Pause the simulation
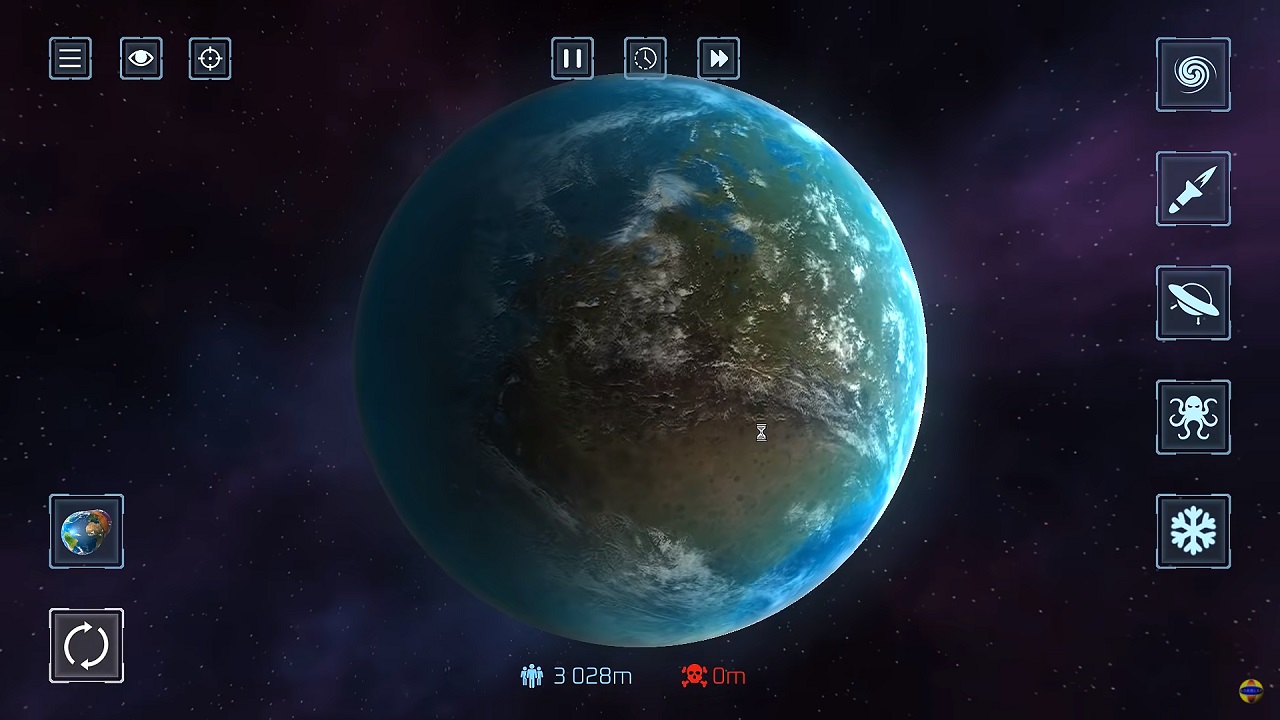The image size is (1280, 720). [572, 59]
